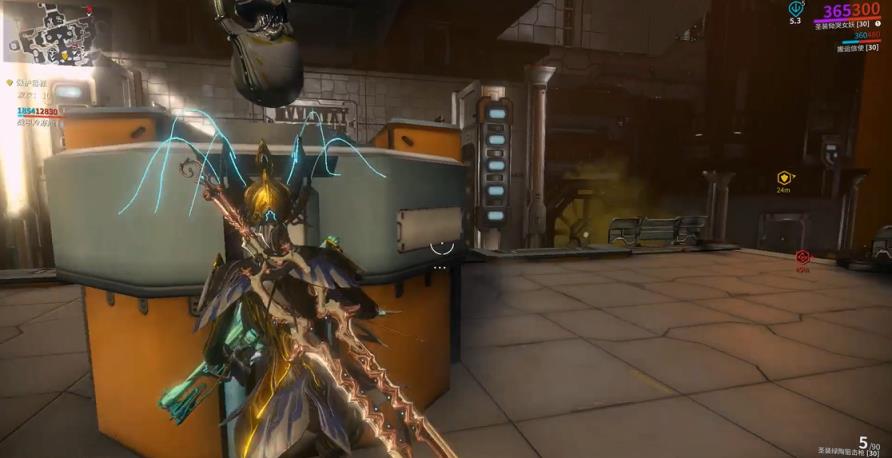Click the yellow shield waypoint marker
892x458 pixels.
click(785, 179)
